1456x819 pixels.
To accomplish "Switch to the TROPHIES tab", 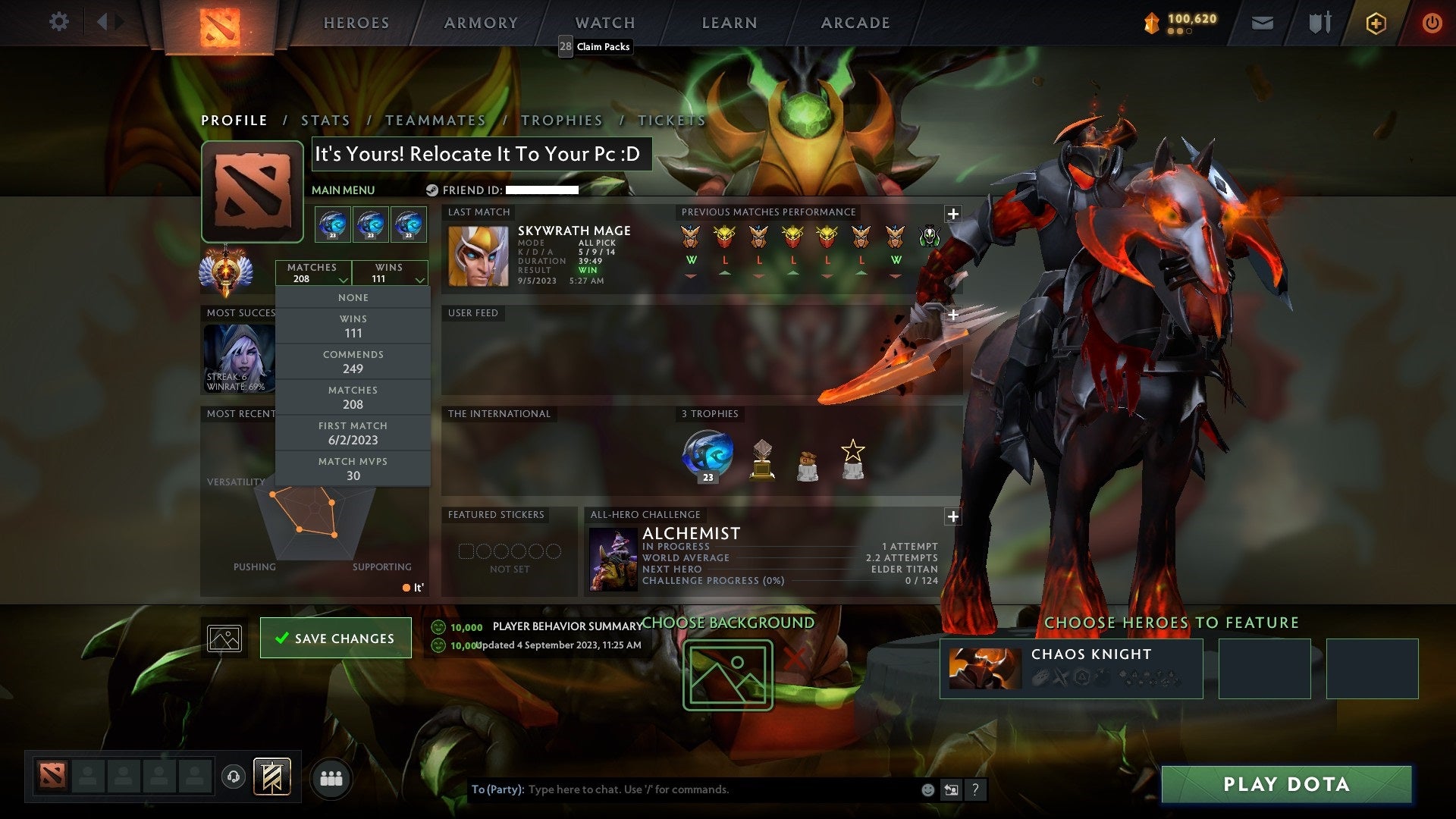I will click(x=560, y=120).
